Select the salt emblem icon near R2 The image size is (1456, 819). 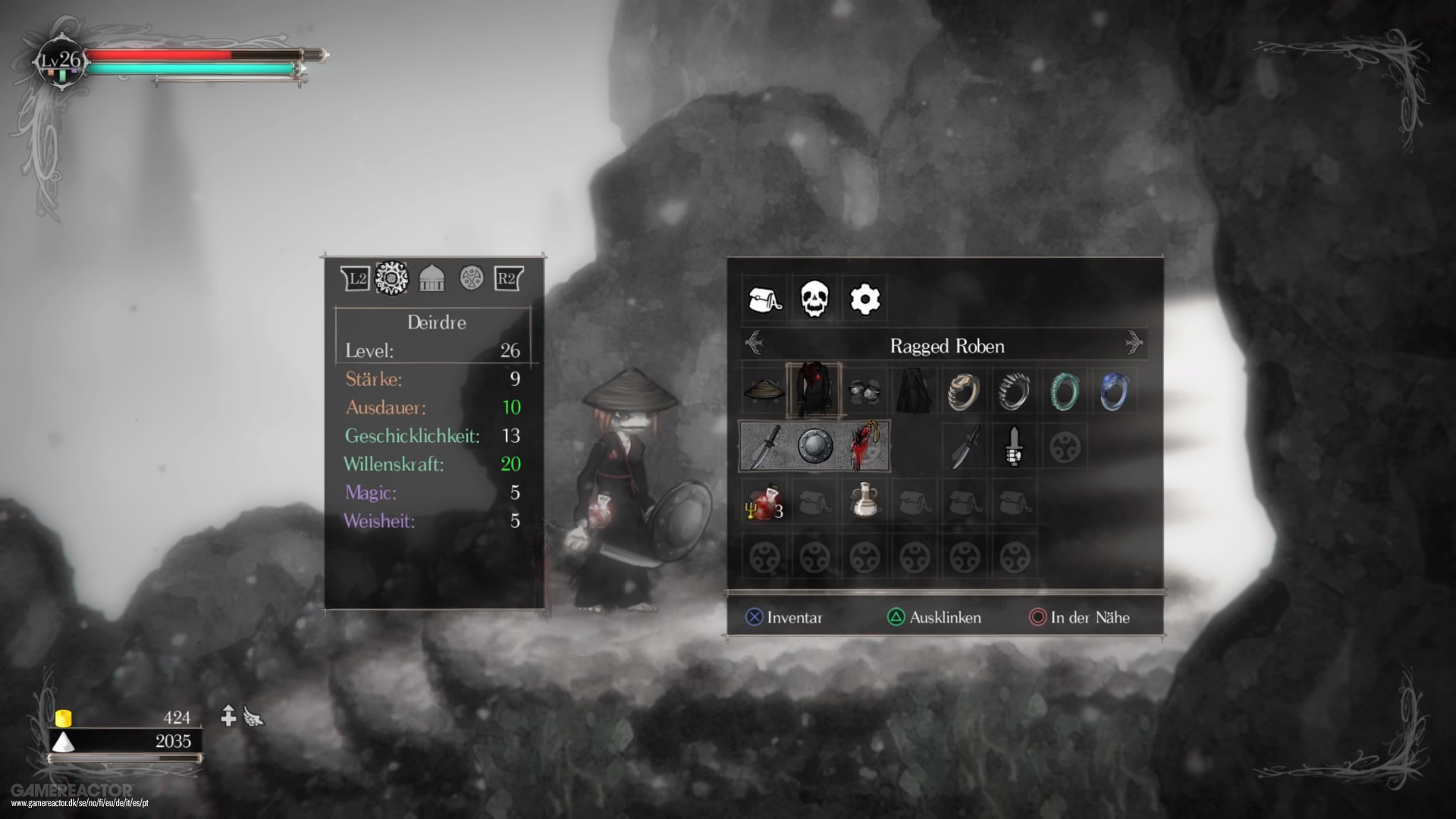point(472,276)
